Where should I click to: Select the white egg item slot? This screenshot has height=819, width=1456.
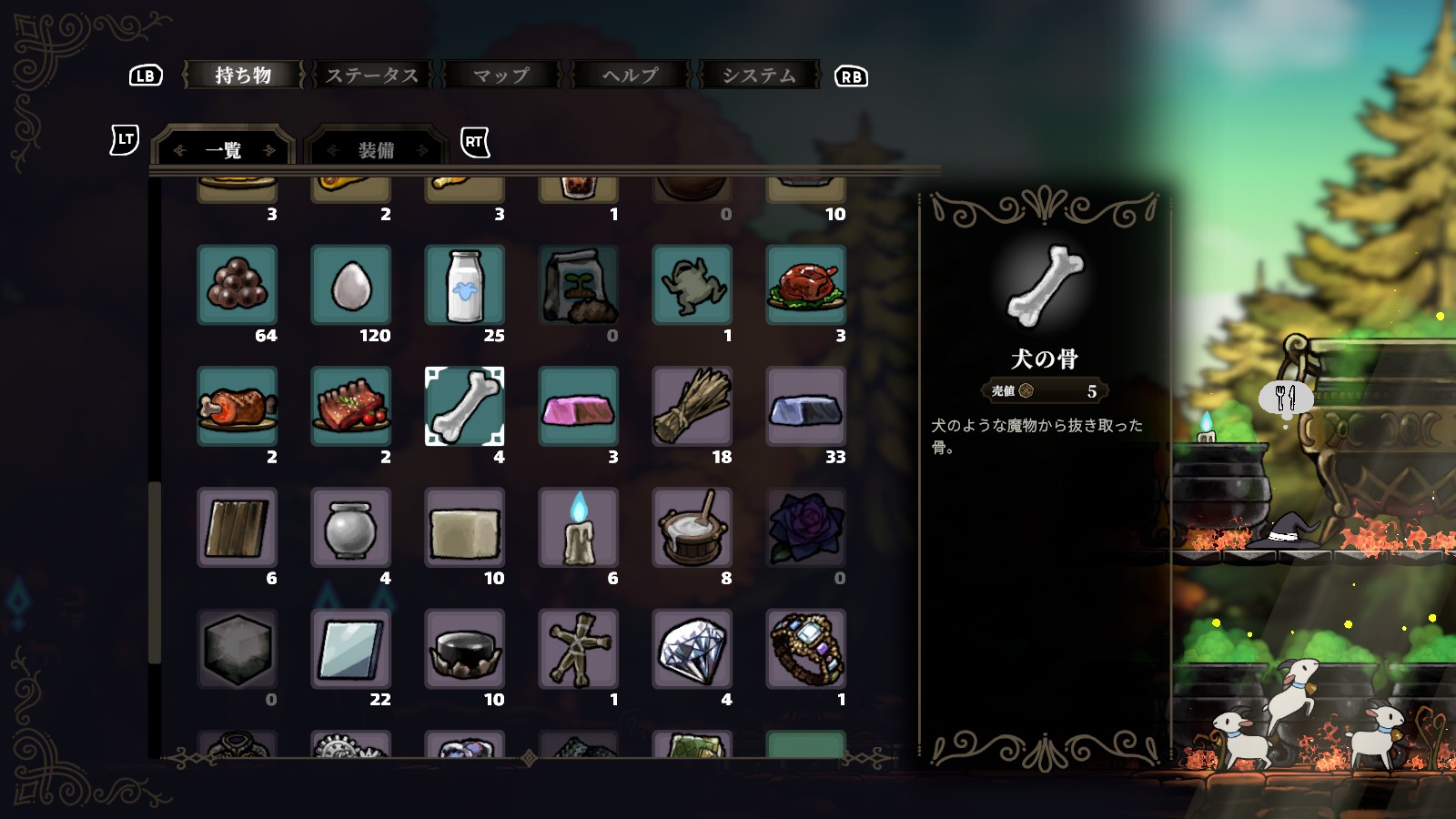tap(350, 285)
